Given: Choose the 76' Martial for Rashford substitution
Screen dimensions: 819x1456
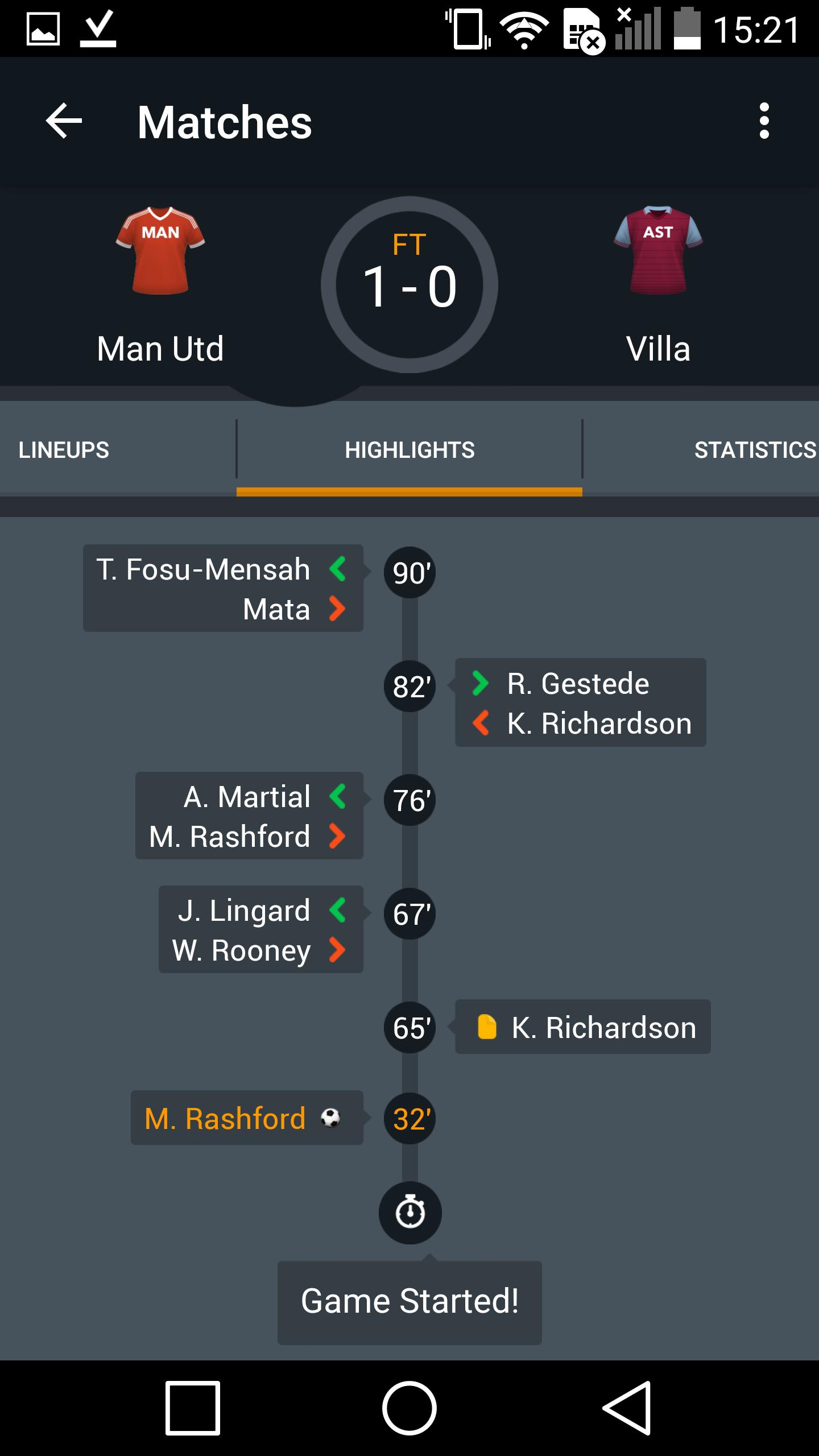Looking at the screenshot, I should 249,816.
